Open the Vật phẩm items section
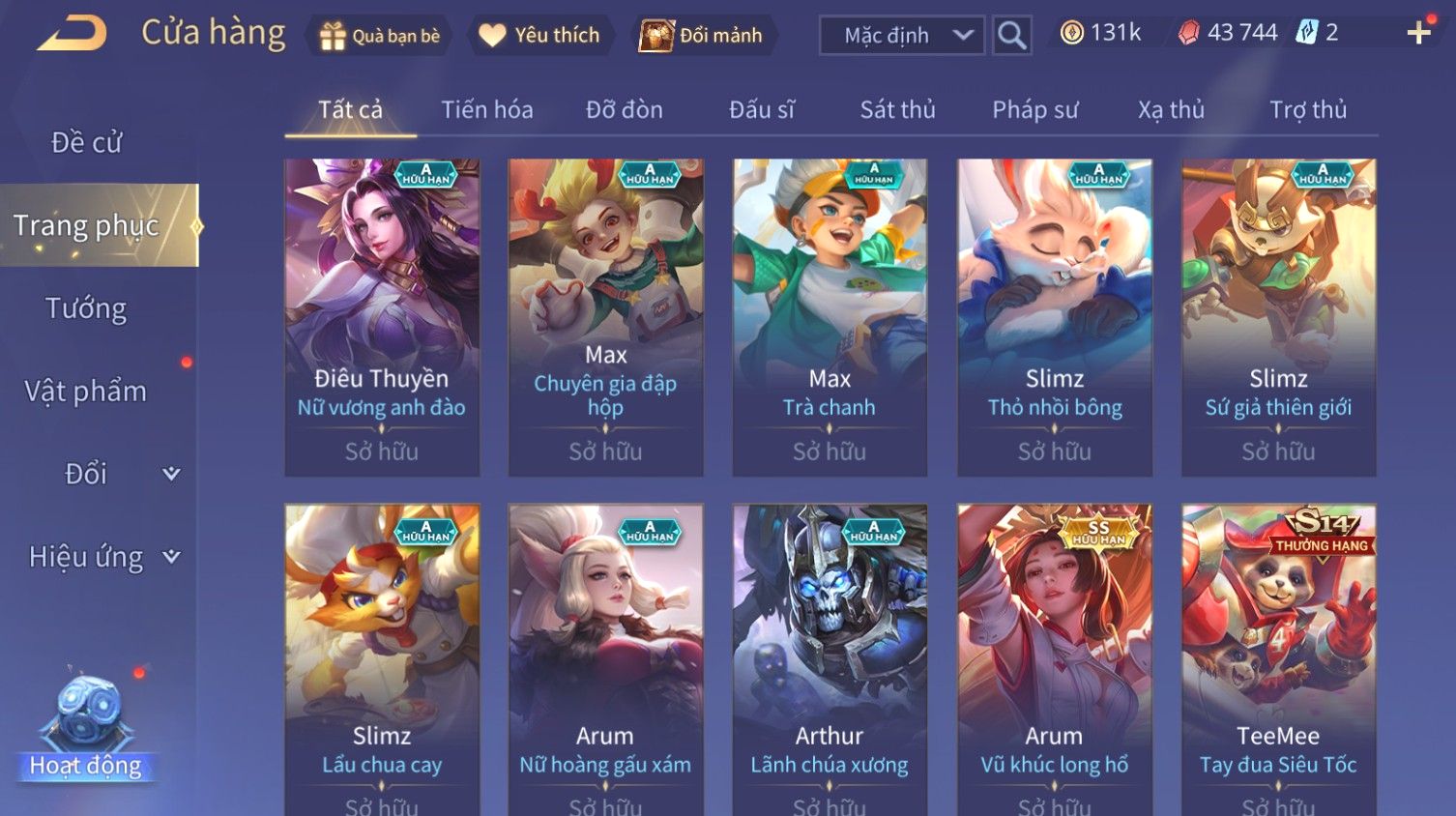Screen dimensions: 1456x816 86,392
